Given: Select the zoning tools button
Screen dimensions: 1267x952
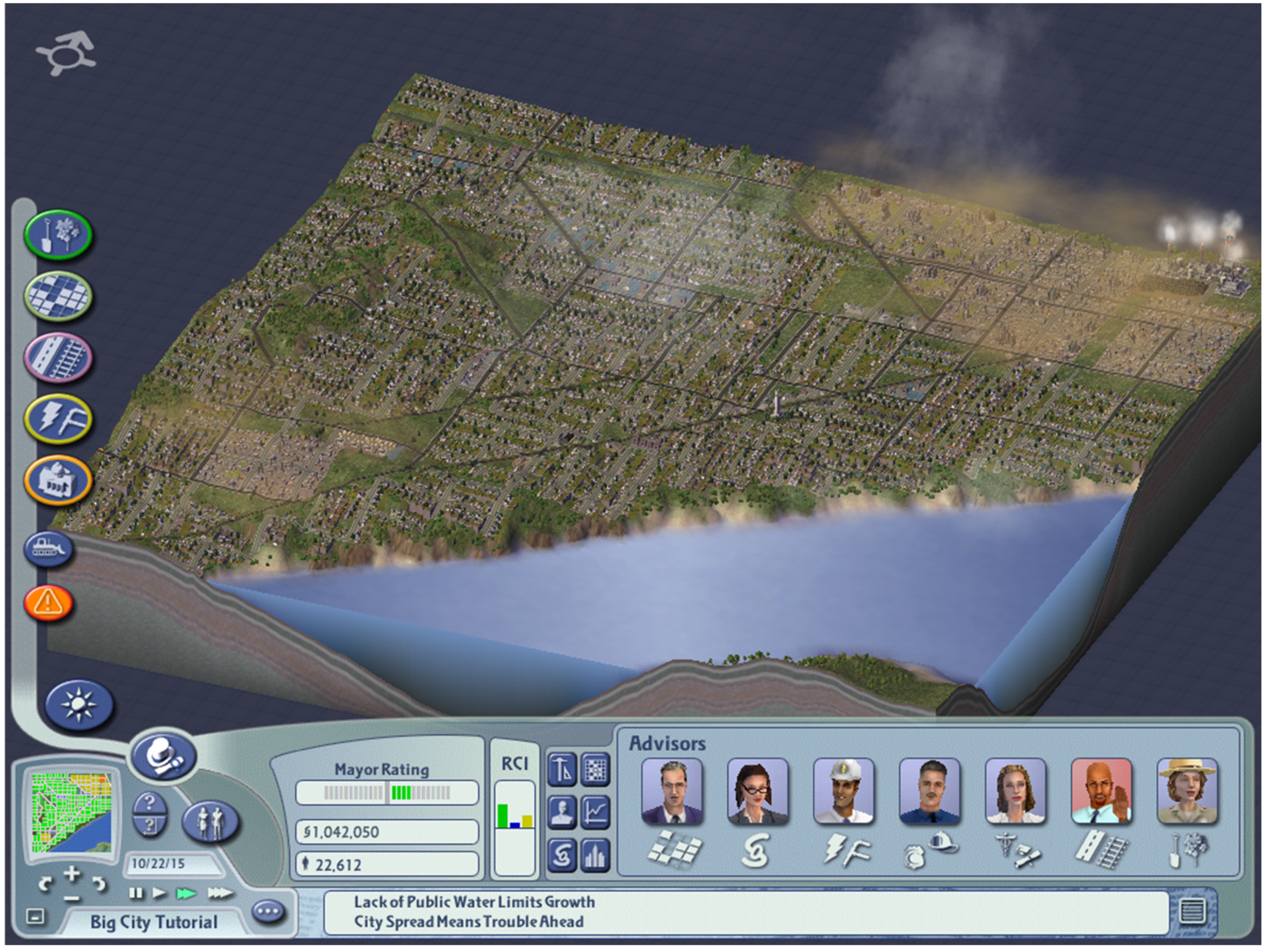Looking at the screenshot, I should click(58, 296).
